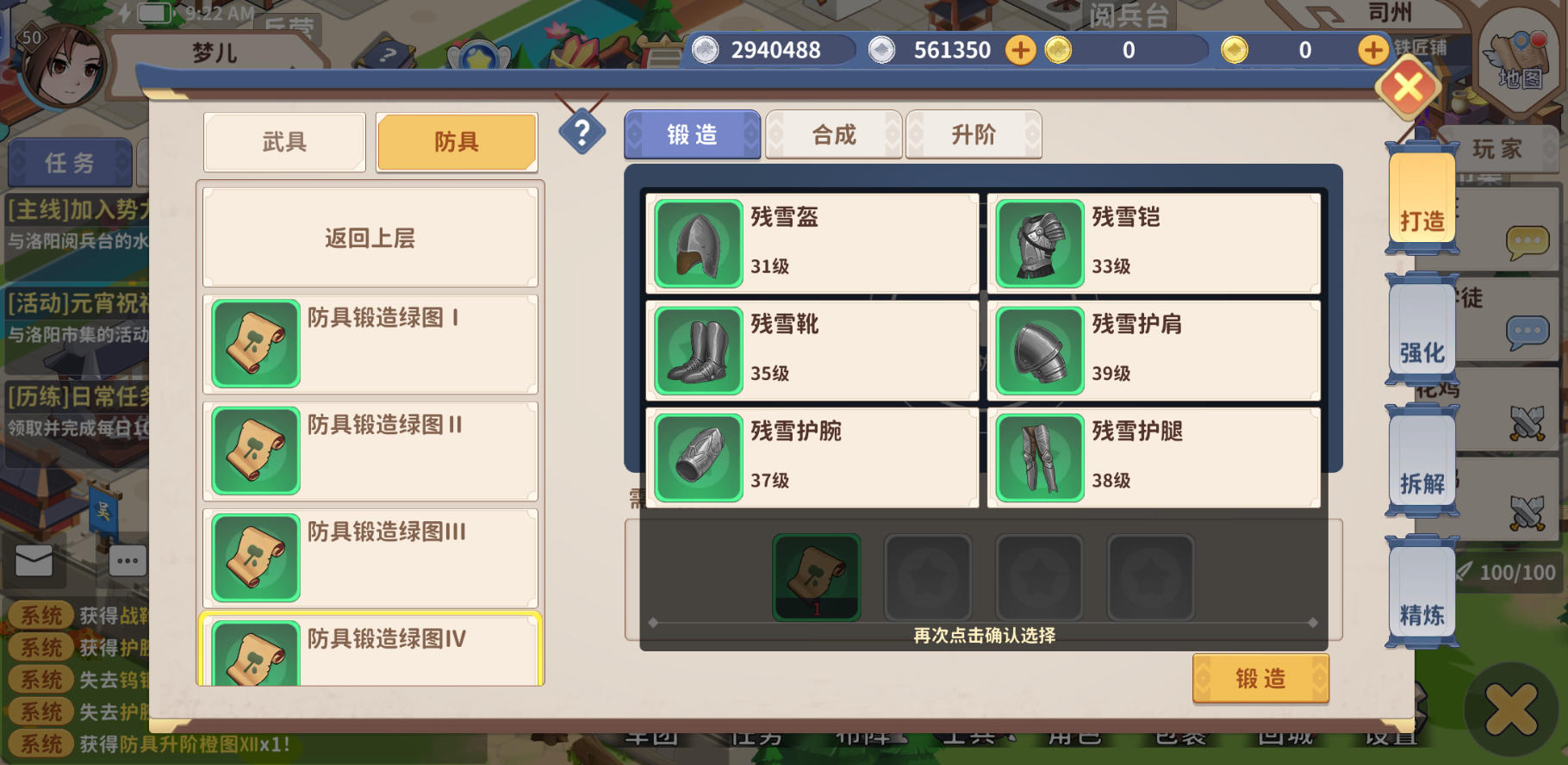Open the mail envelope icon
This screenshot has height=765, width=1568.
(35, 560)
